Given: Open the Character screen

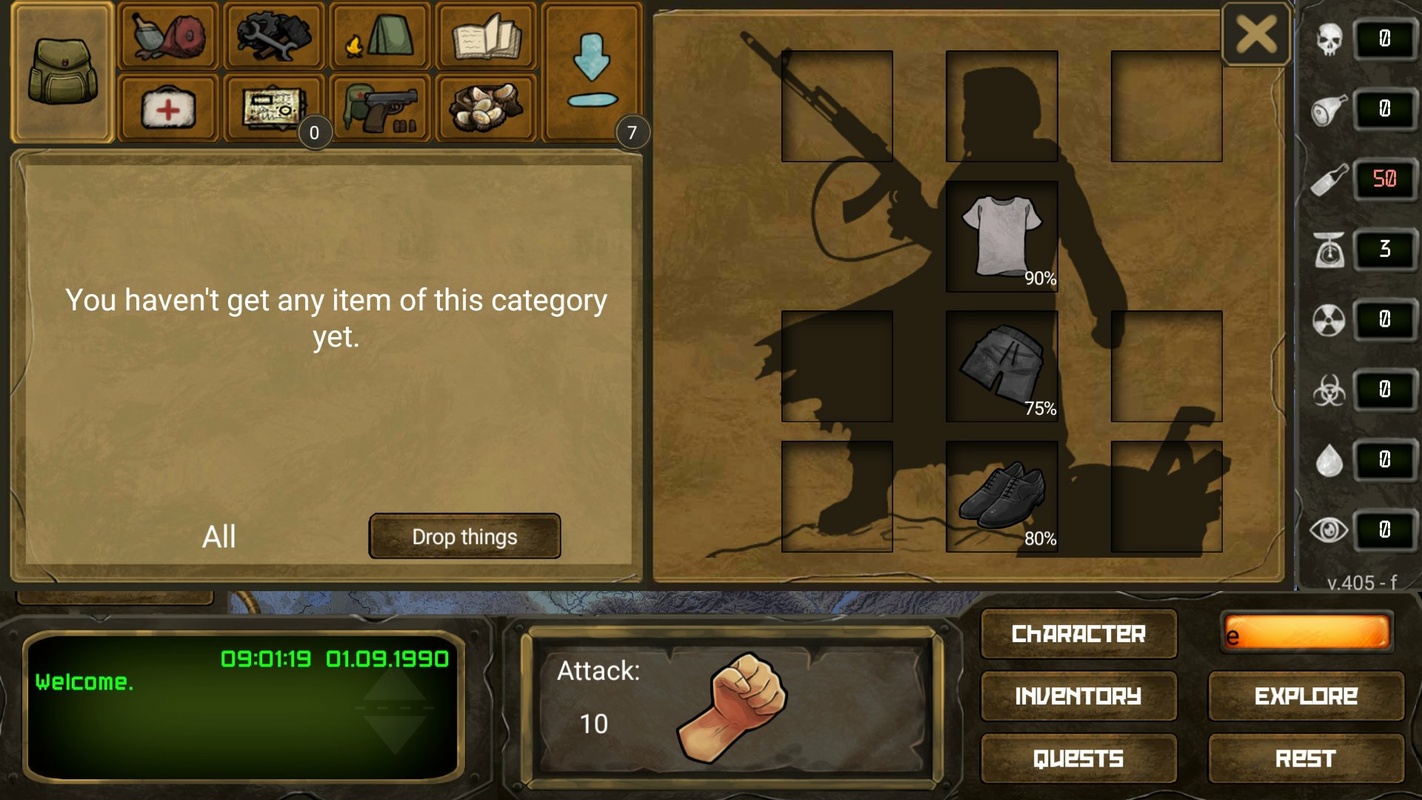Looking at the screenshot, I should click(x=1078, y=634).
